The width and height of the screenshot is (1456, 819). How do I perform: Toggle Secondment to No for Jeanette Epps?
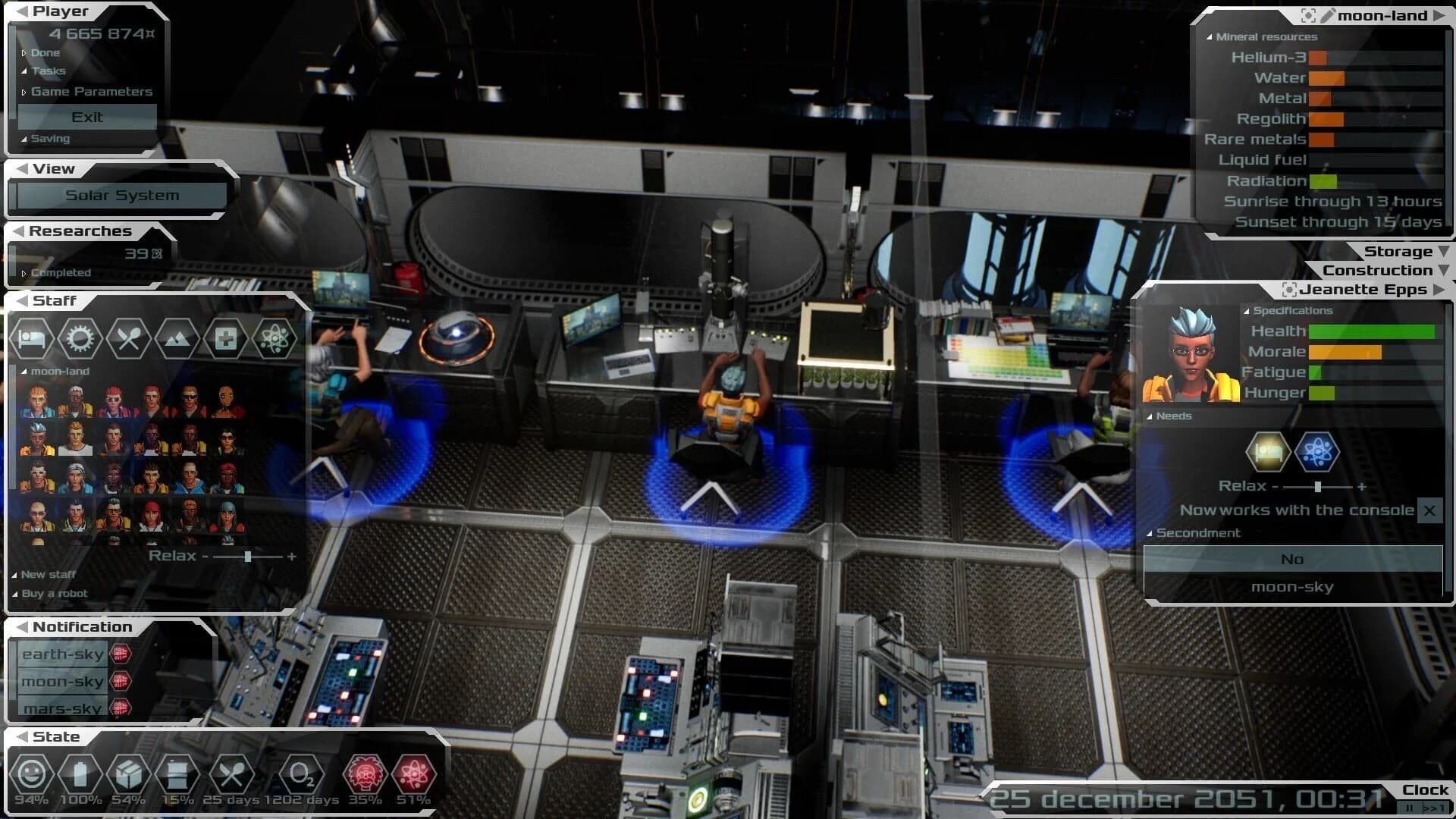point(1292,559)
